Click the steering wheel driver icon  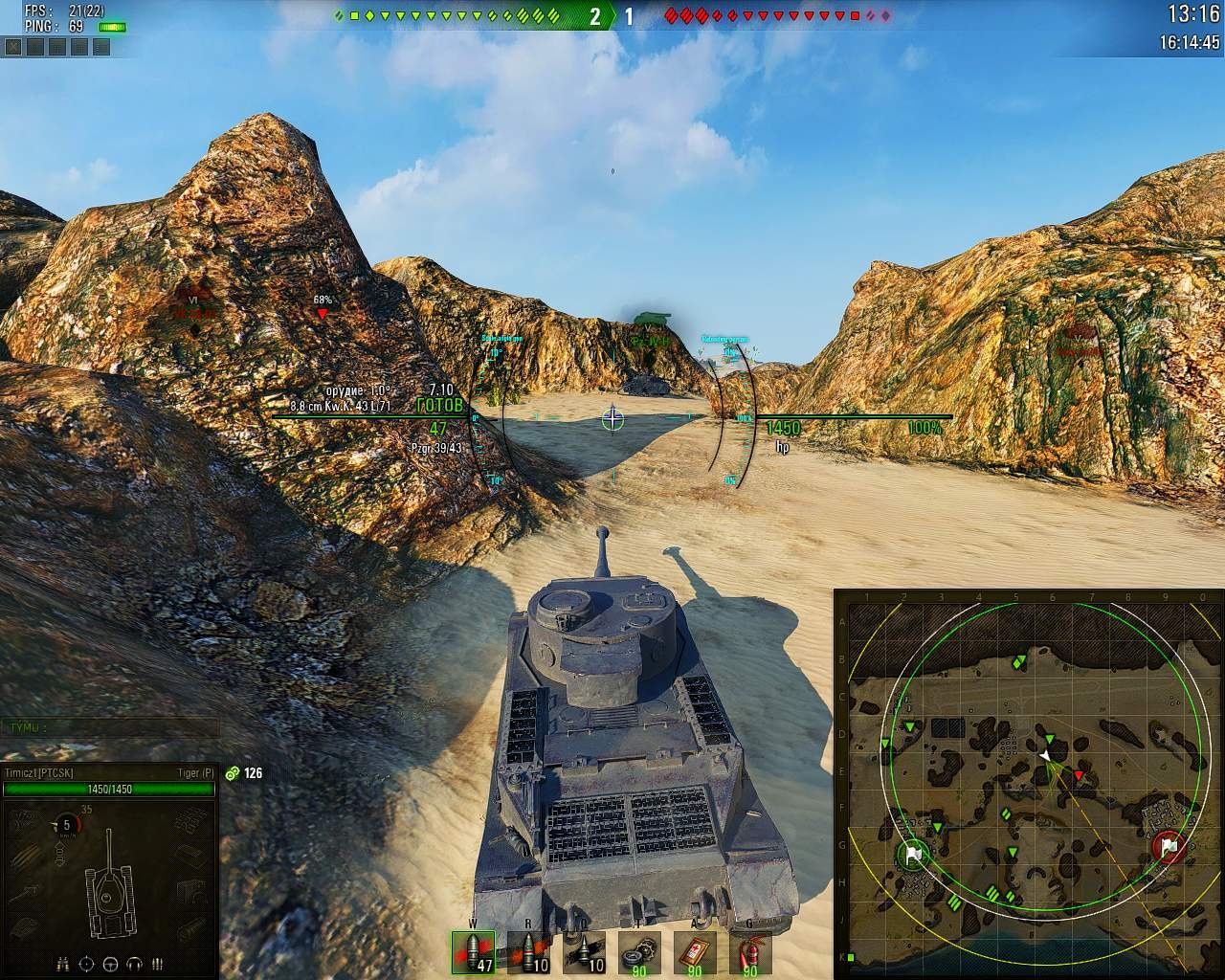pos(110,964)
